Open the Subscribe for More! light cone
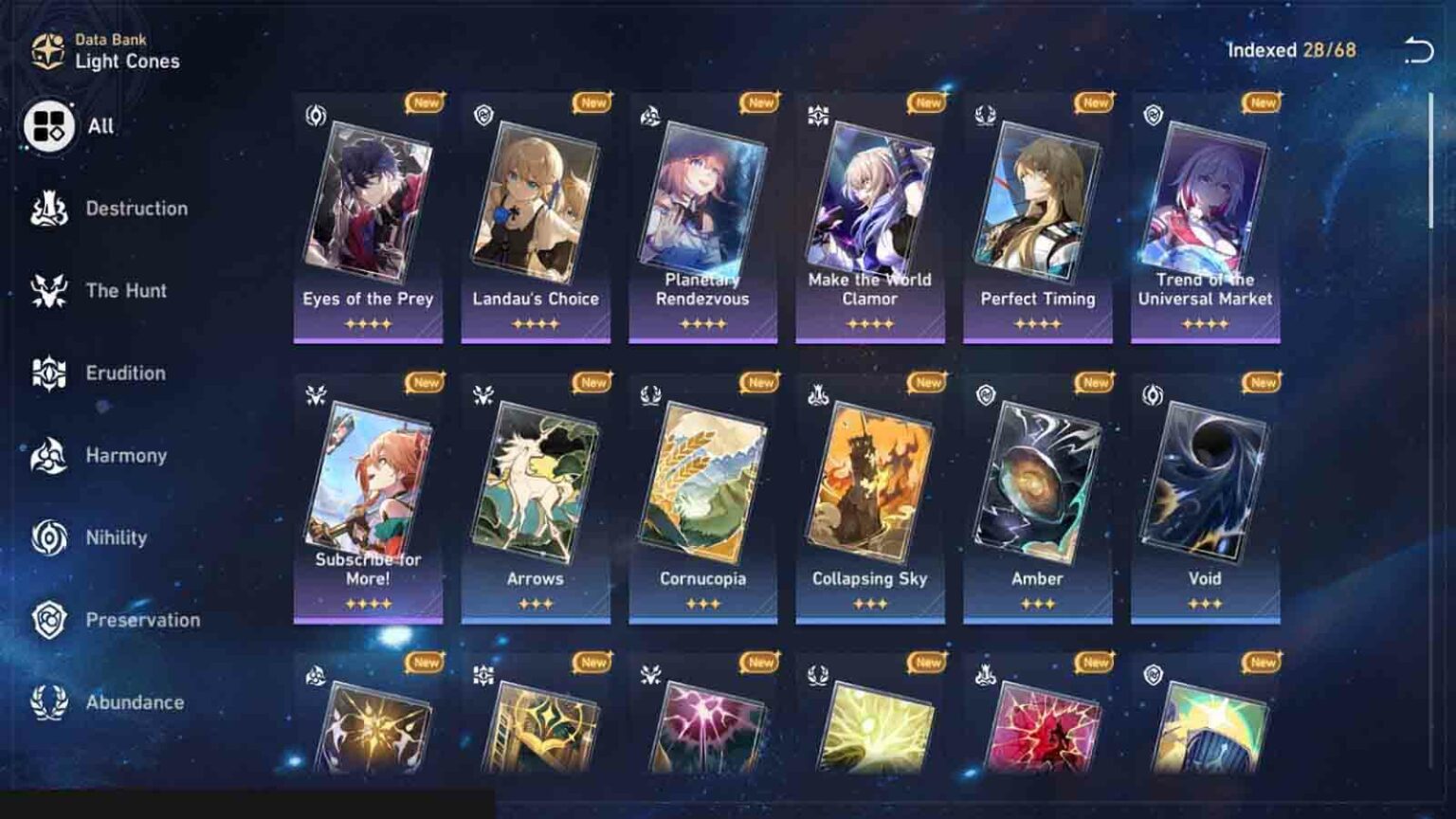Viewport: 1456px width, 819px height. pyautogui.click(x=368, y=483)
